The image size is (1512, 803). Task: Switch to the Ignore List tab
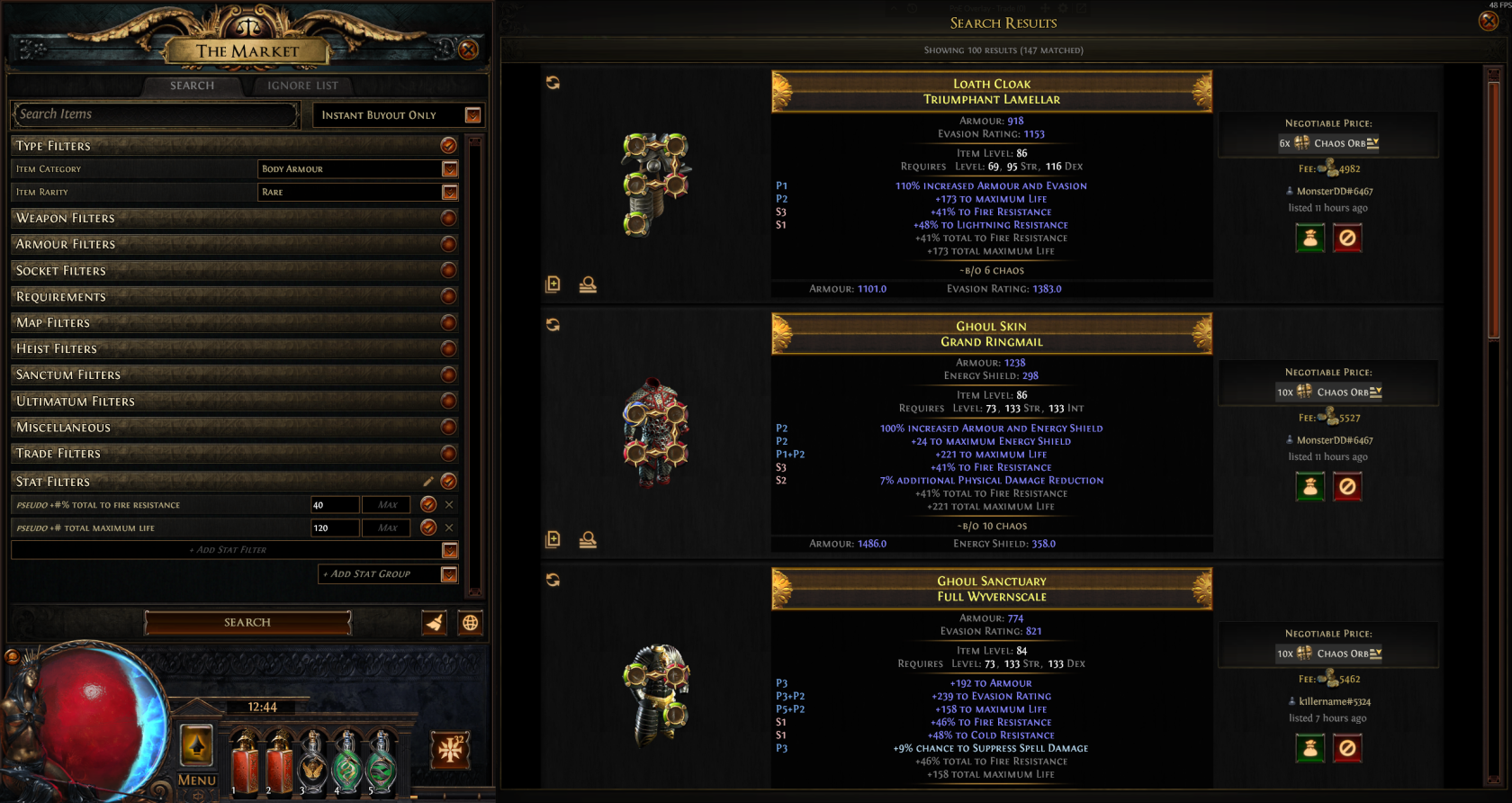point(302,86)
